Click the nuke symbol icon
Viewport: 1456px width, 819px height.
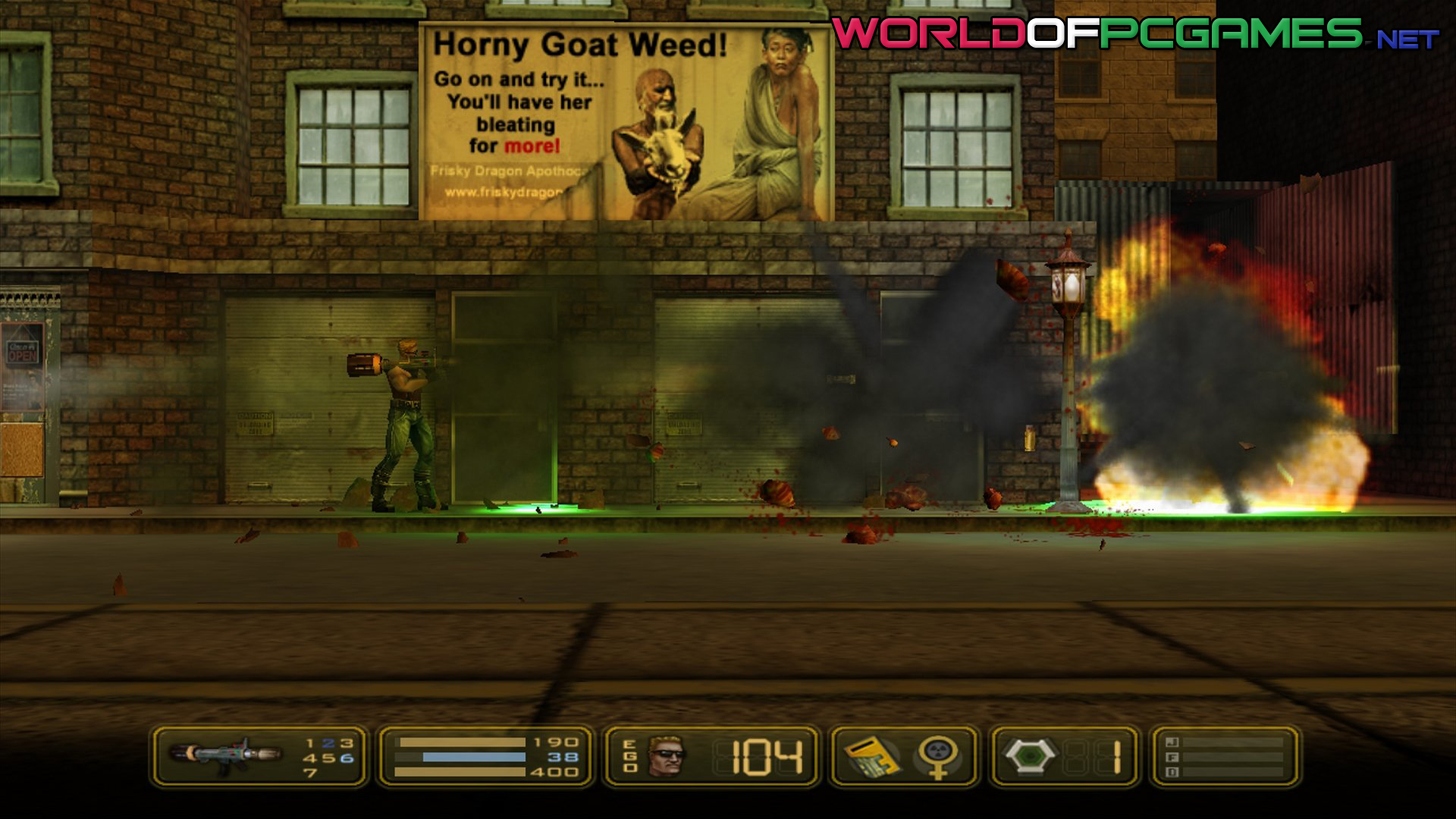[x=938, y=756]
